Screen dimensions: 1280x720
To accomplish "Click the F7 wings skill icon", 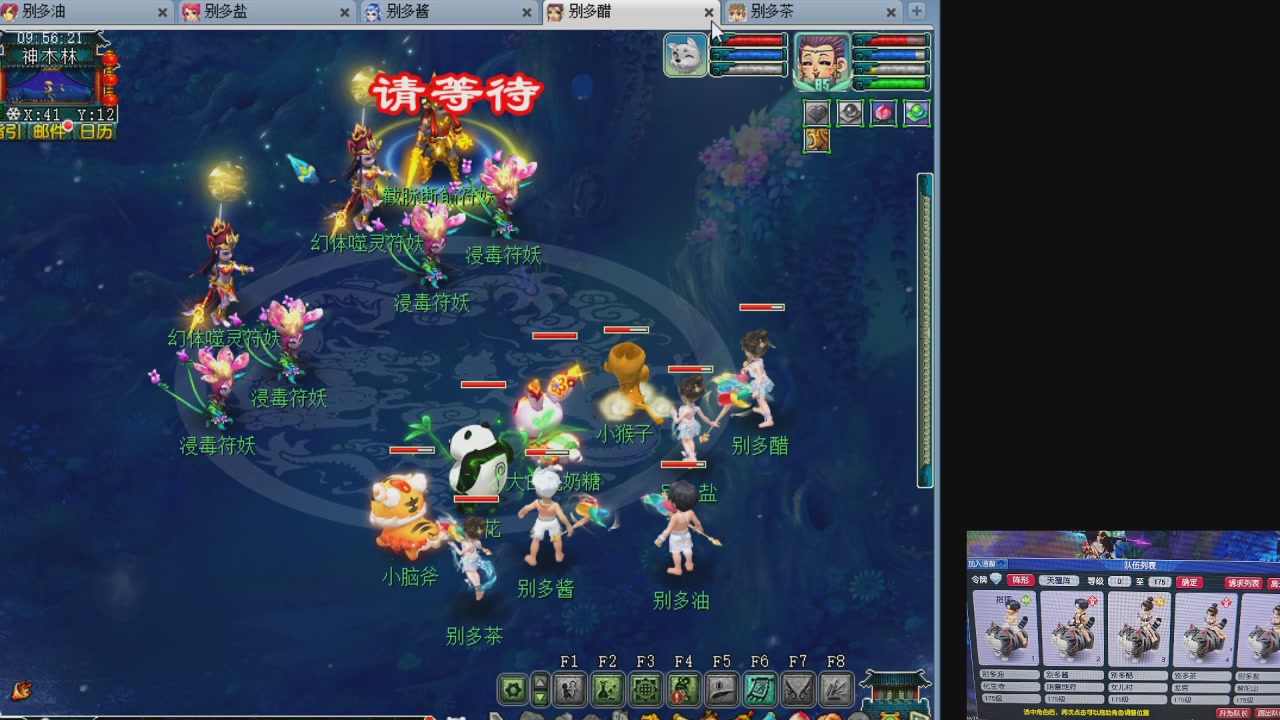I will (x=796, y=689).
